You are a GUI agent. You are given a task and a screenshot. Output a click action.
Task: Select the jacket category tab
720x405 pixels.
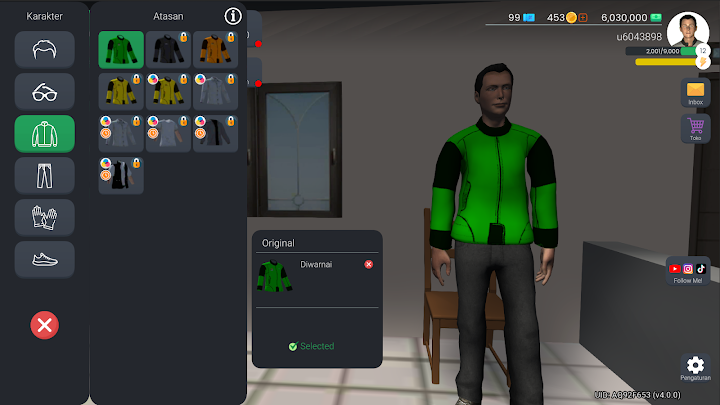pos(44,133)
